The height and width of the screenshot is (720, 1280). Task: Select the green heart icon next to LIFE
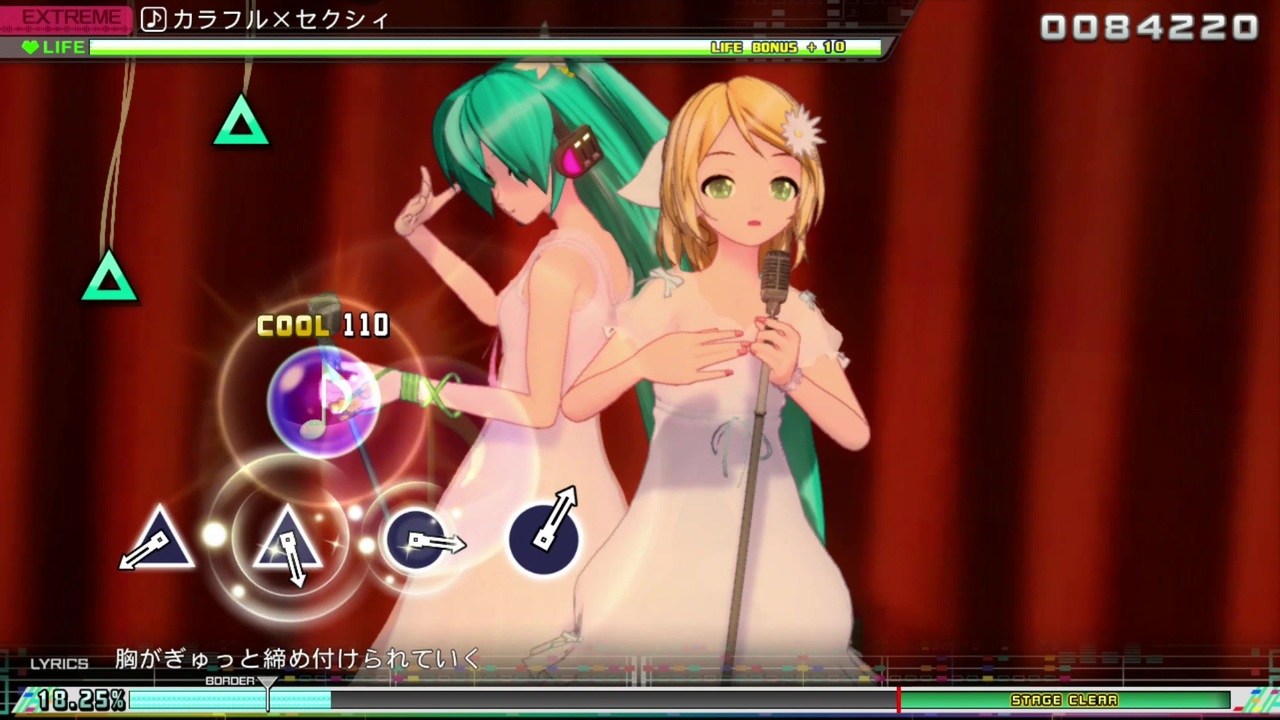point(31,46)
